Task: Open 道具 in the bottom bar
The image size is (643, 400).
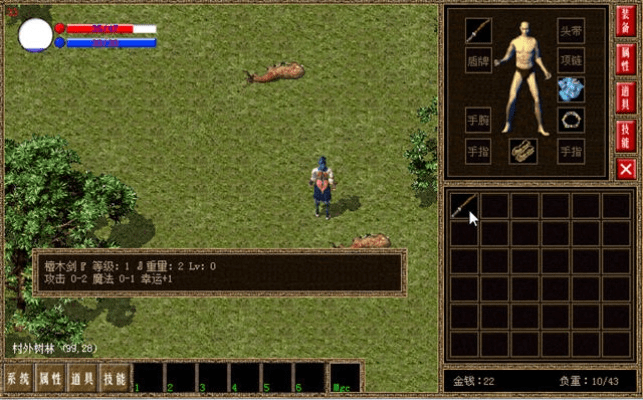Action: click(x=82, y=378)
